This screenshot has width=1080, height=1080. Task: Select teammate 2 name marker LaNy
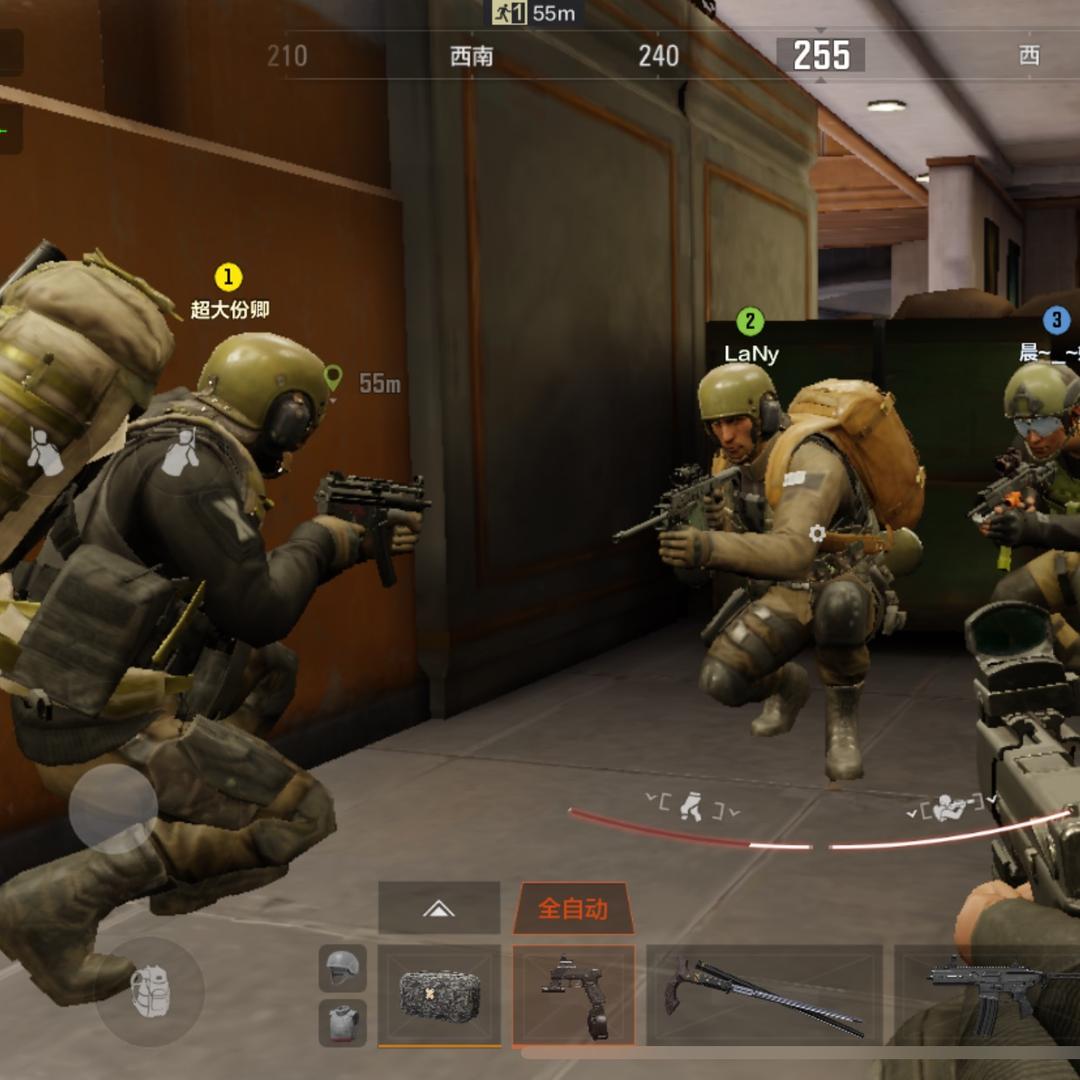(751, 353)
